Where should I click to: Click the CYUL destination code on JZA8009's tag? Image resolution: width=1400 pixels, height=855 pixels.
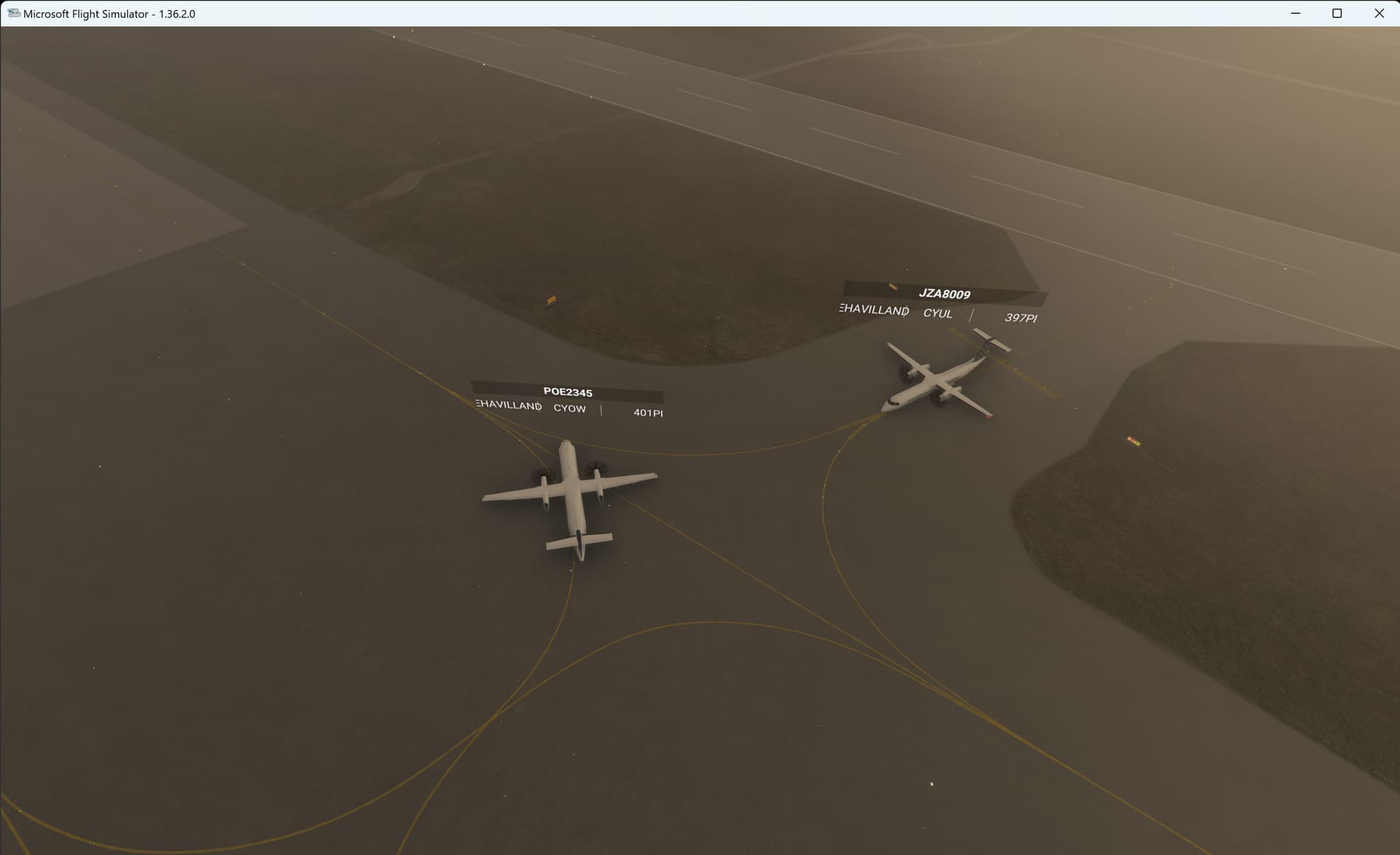click(938, 313)
